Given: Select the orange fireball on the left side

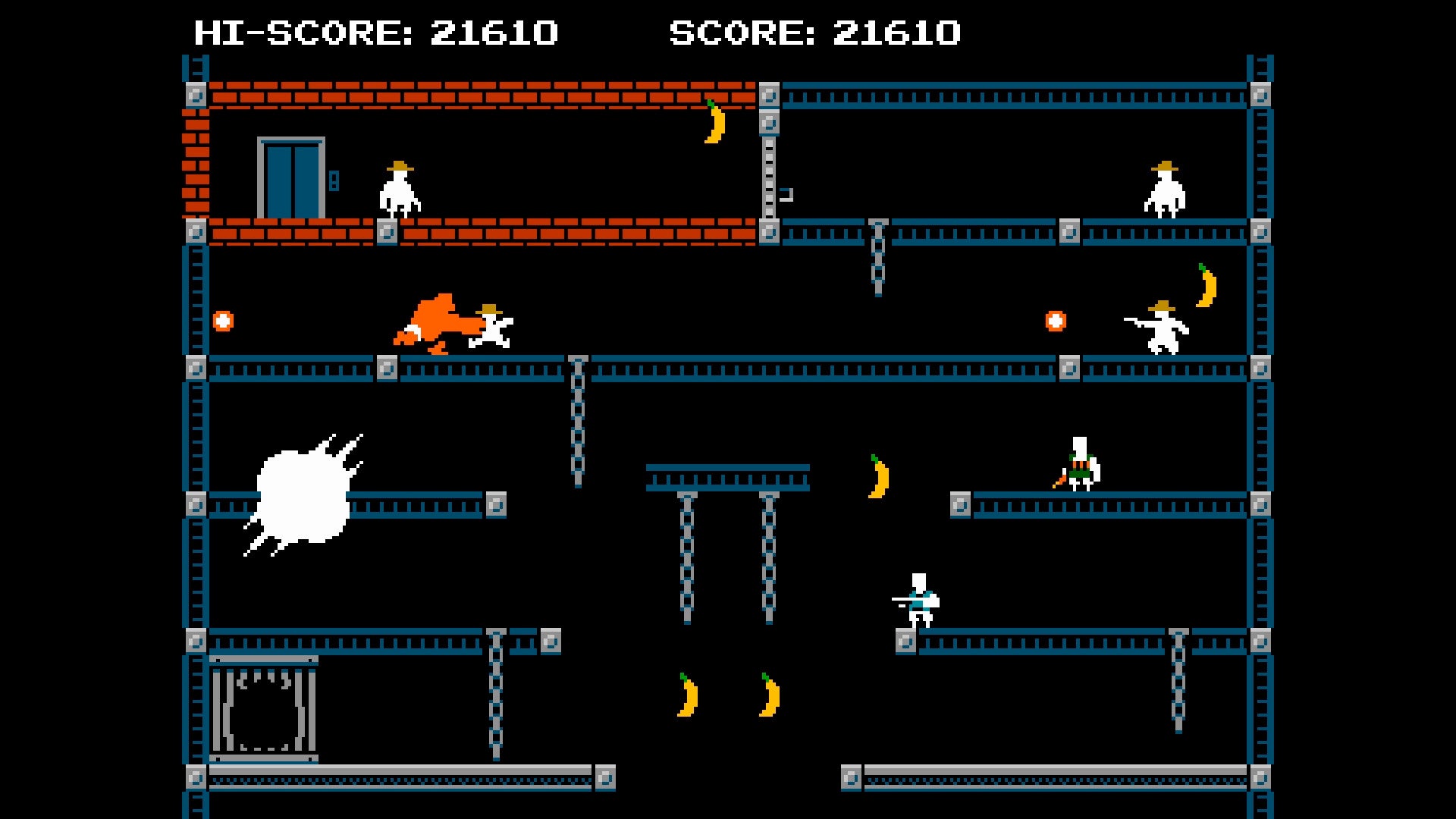Looking at the screenshot, I should coord(223,320).
